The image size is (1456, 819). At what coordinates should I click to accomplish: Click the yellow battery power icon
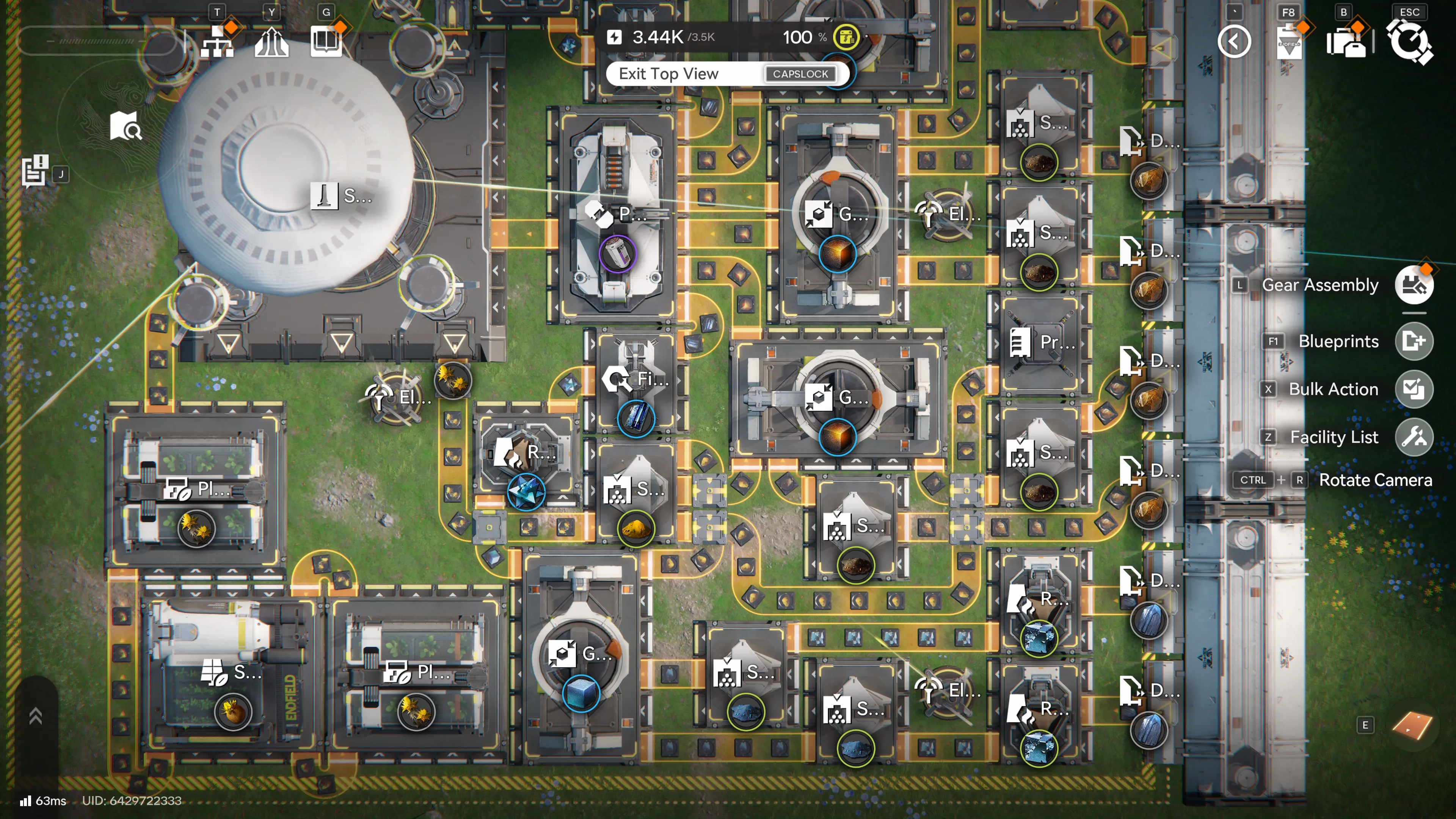[x=846, y=38]
